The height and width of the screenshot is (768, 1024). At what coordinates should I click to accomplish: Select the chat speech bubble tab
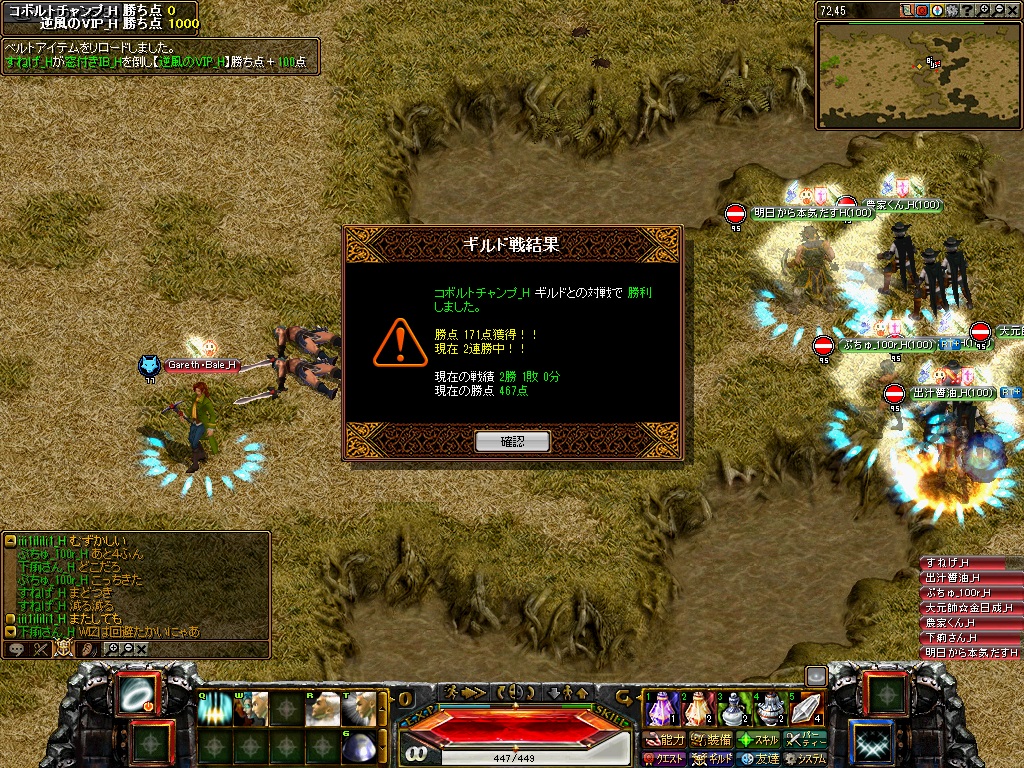coord(17,649)
